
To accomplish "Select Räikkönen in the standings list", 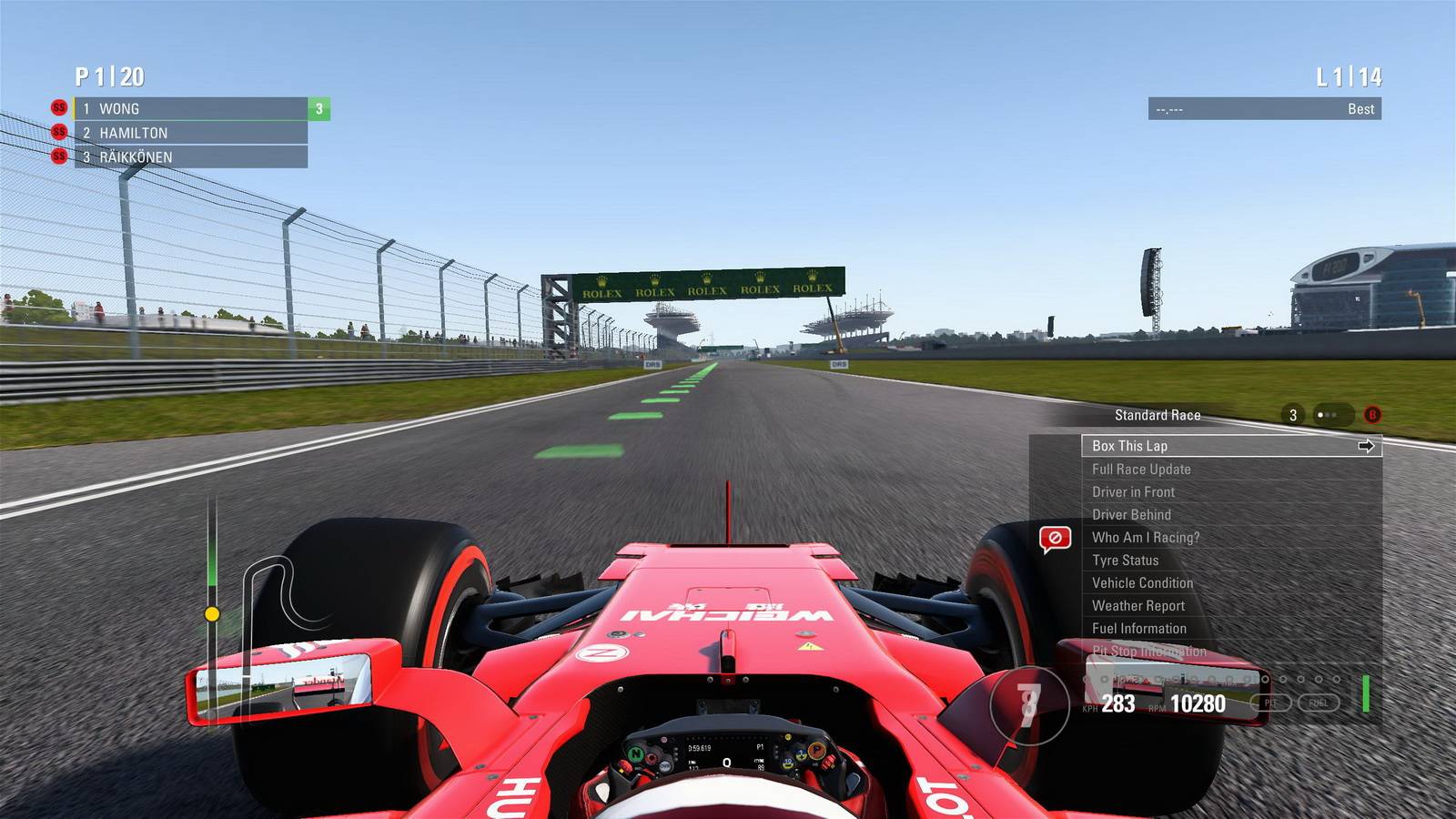I will coord(191,157).
